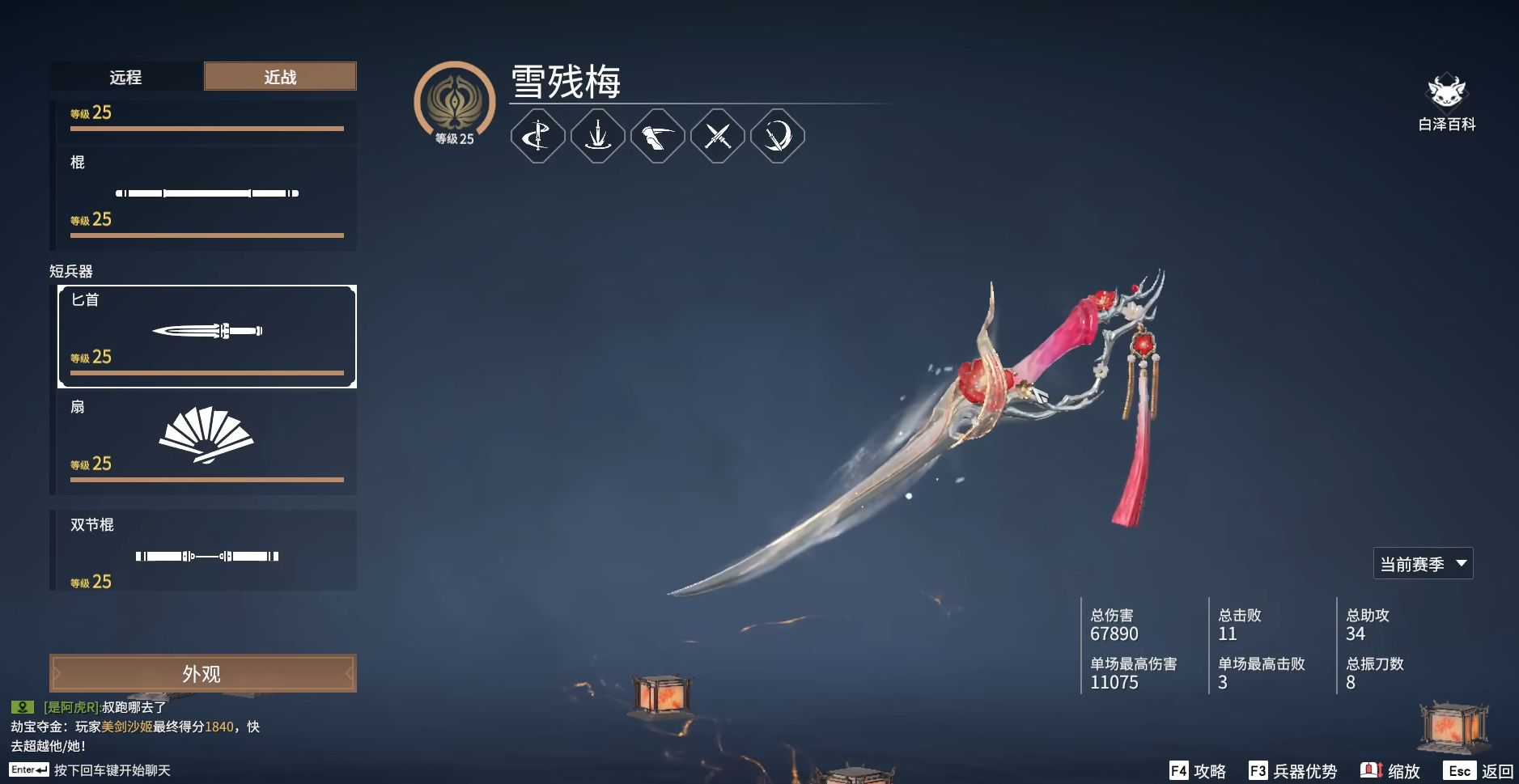Switch to the 远程 ranged tab
The width and height of the screenshot is (1519, 784).
tap(125, 77)
